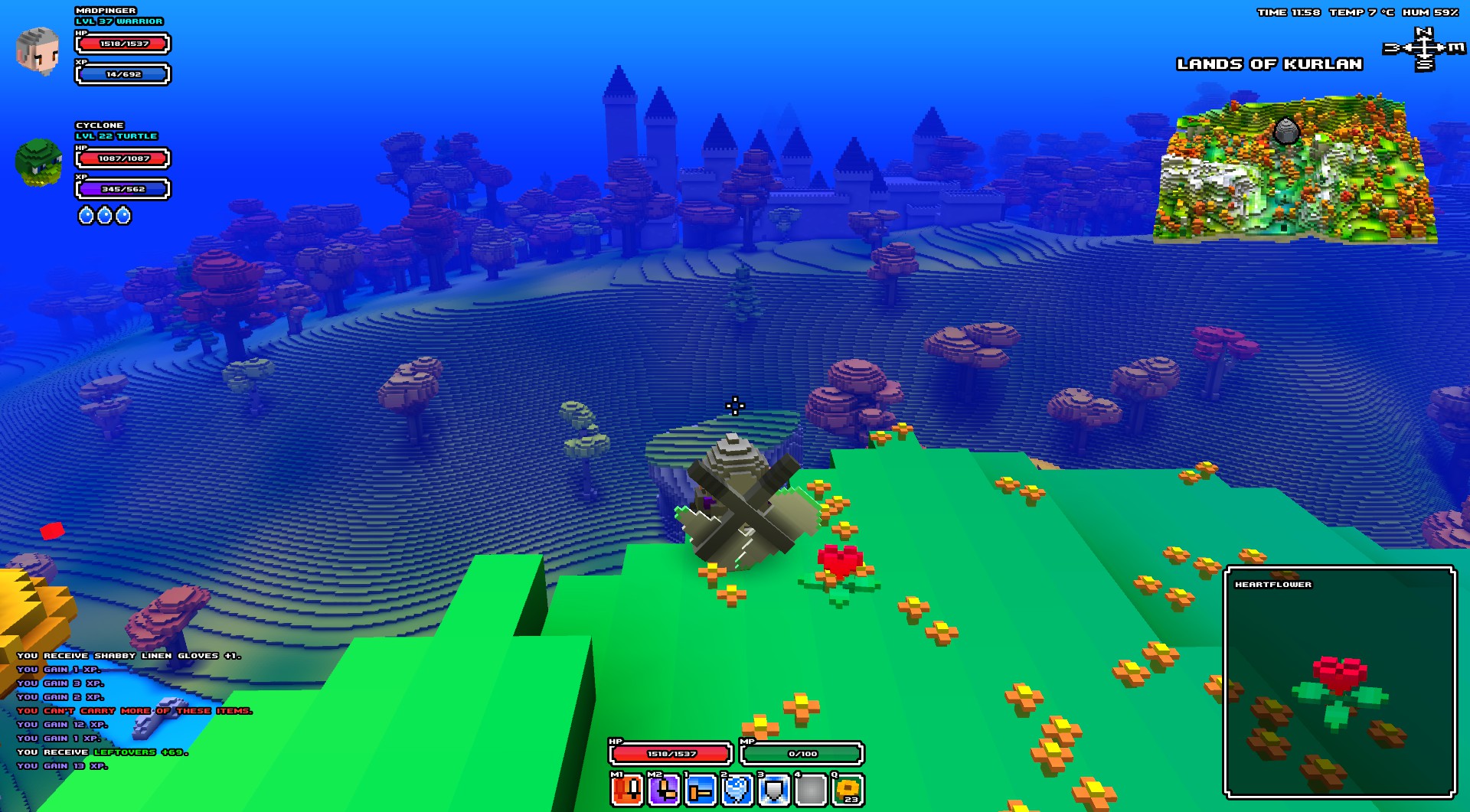1470x812 pixels.
Task: Click the Heartflower item preview panel
Action: 1340,682
